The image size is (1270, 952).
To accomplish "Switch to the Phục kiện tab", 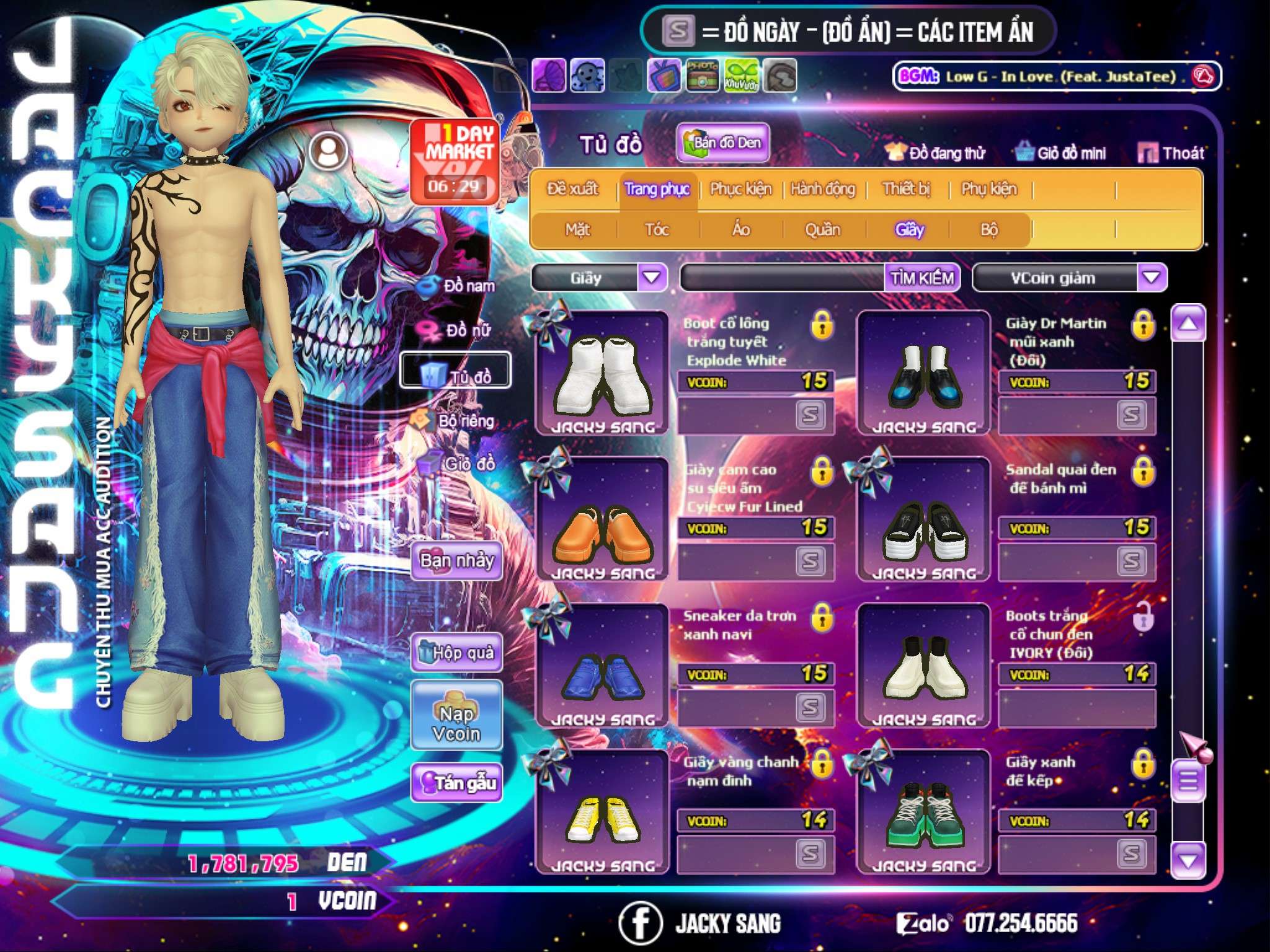I will tap(741, 189).
